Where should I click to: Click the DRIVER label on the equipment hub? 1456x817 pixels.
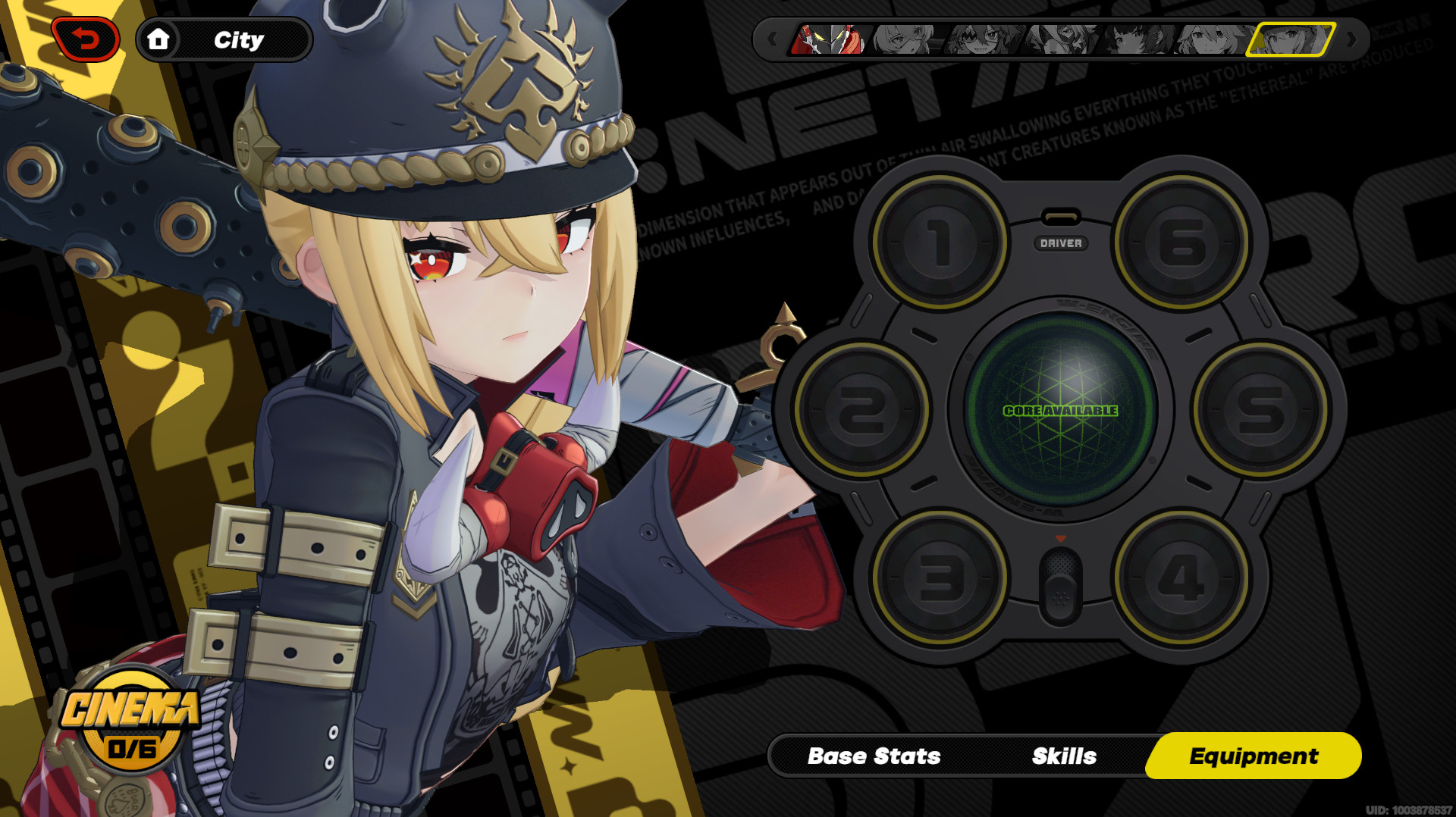tap(1062, 244)
